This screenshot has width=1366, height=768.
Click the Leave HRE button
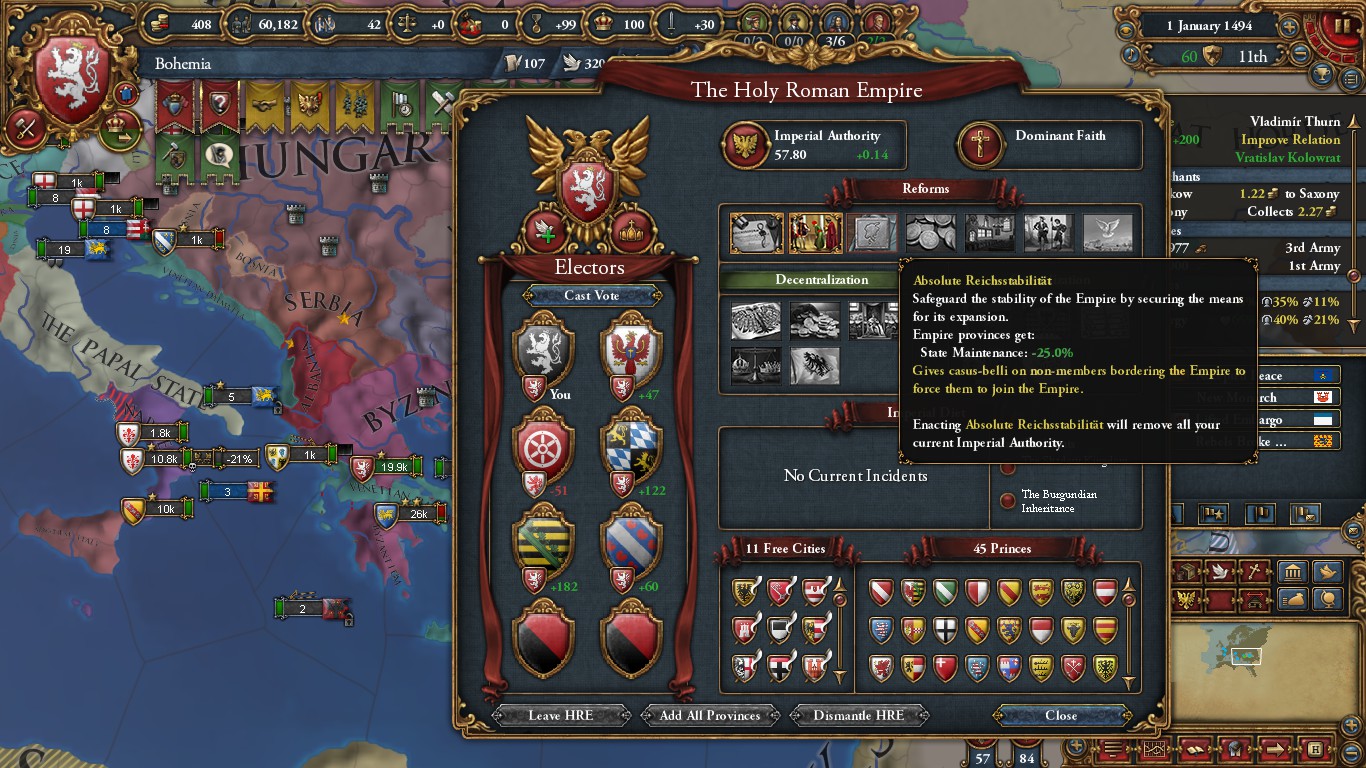tap(559, 715)
